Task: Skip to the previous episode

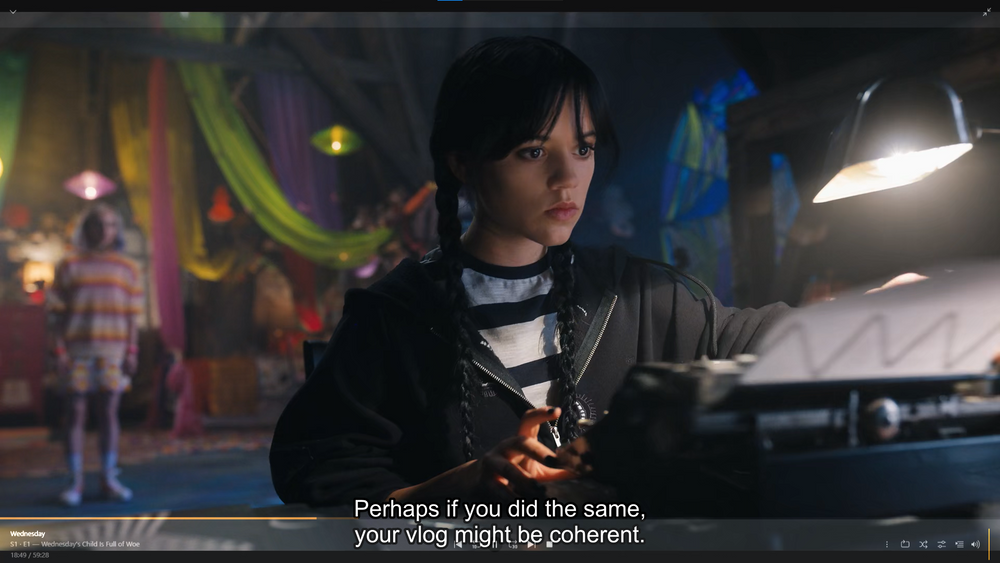Action: [x=458, y=544]
